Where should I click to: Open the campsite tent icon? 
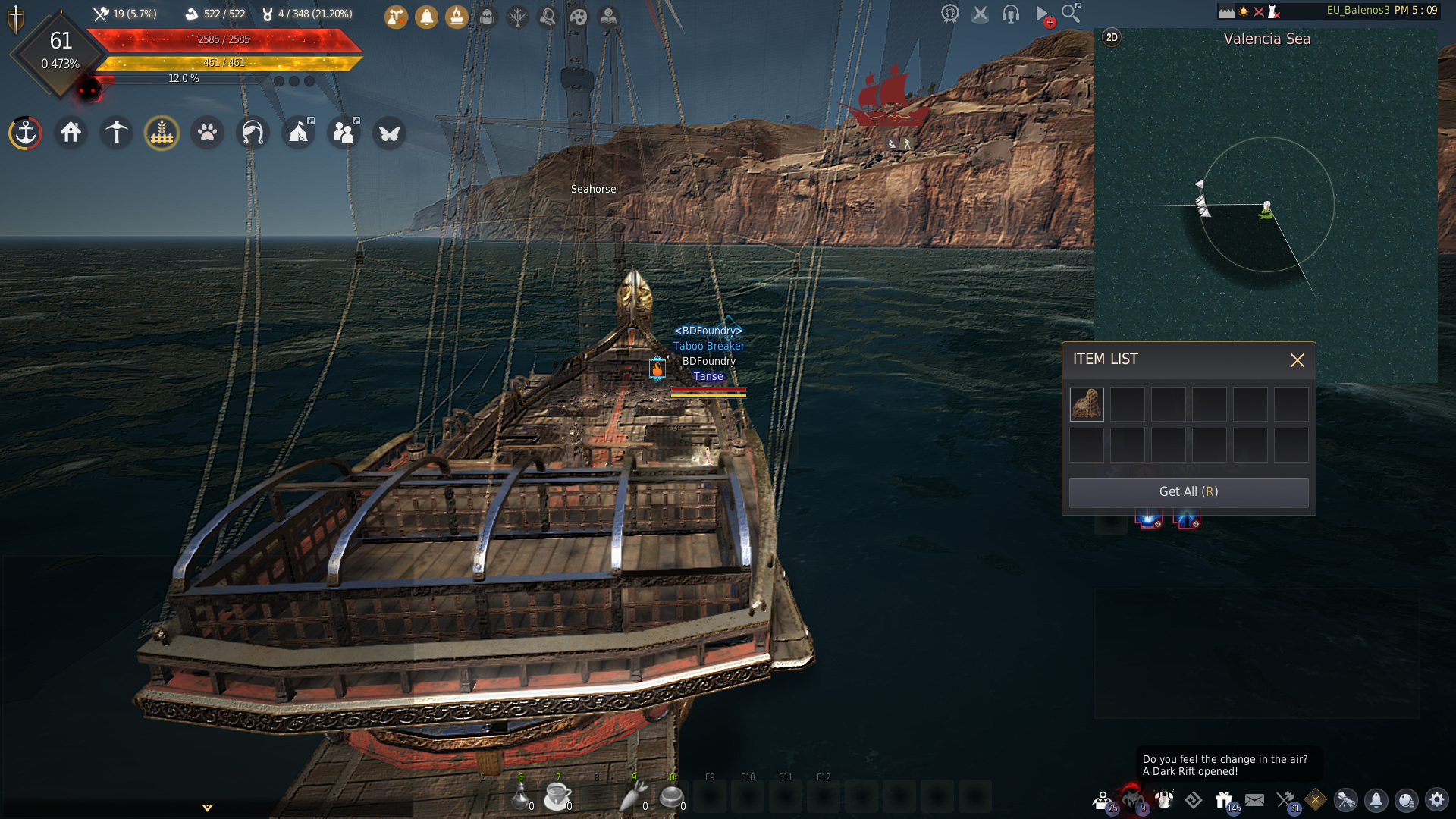coord(299,133)
